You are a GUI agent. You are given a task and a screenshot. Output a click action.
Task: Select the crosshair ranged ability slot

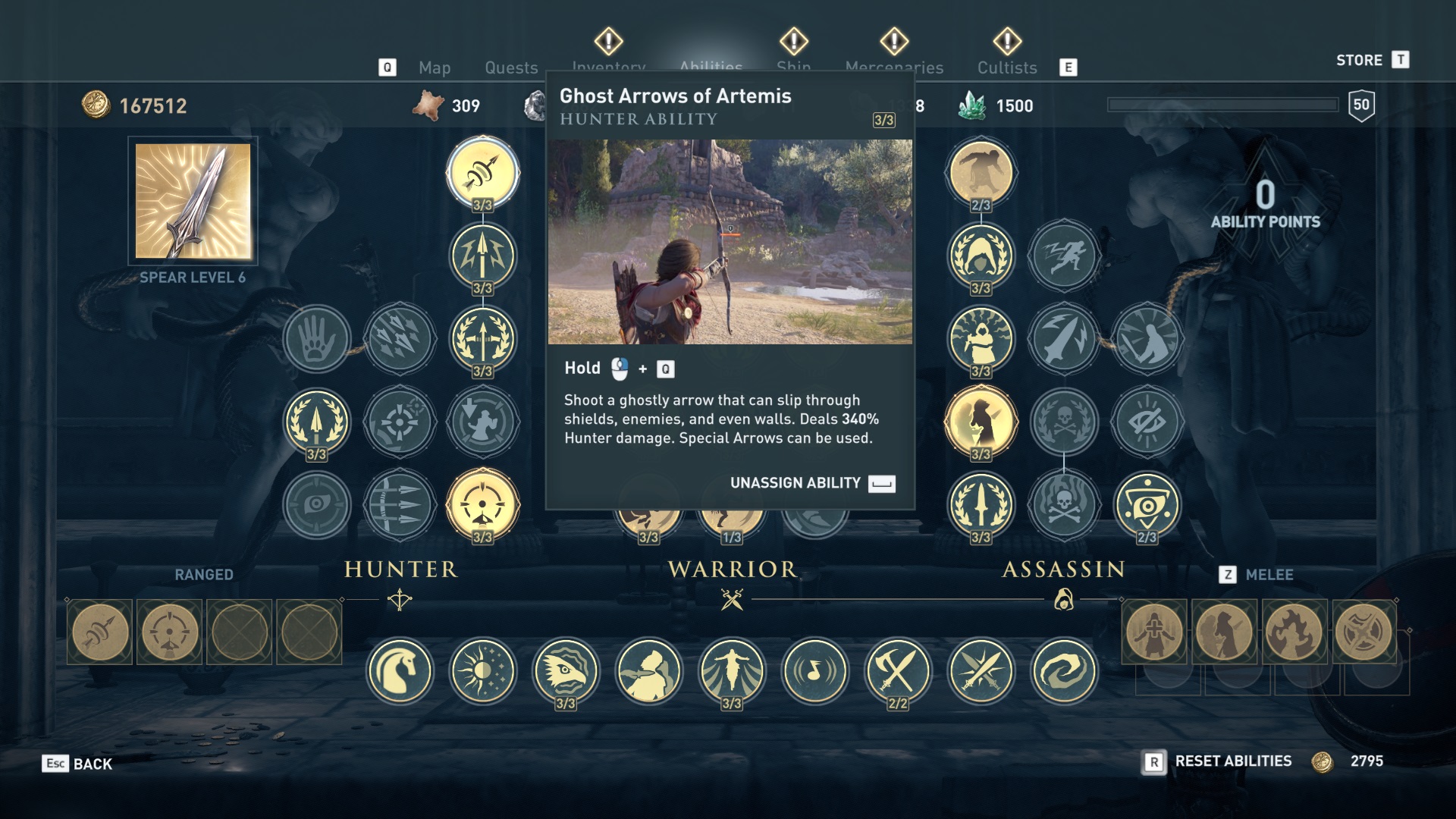click(x=170, y=632)
